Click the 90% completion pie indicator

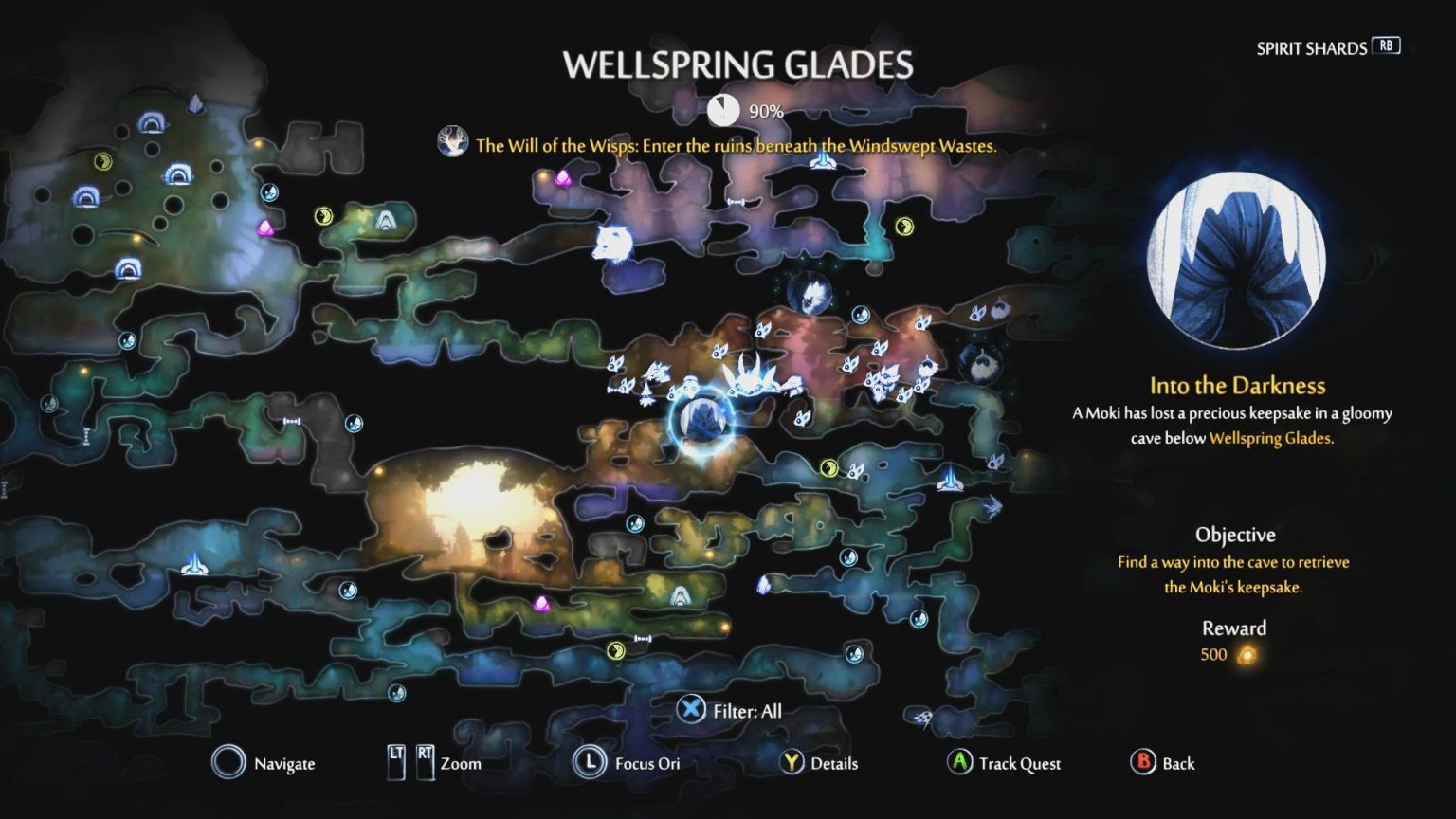pyautogui.click(x=723, y=109)
